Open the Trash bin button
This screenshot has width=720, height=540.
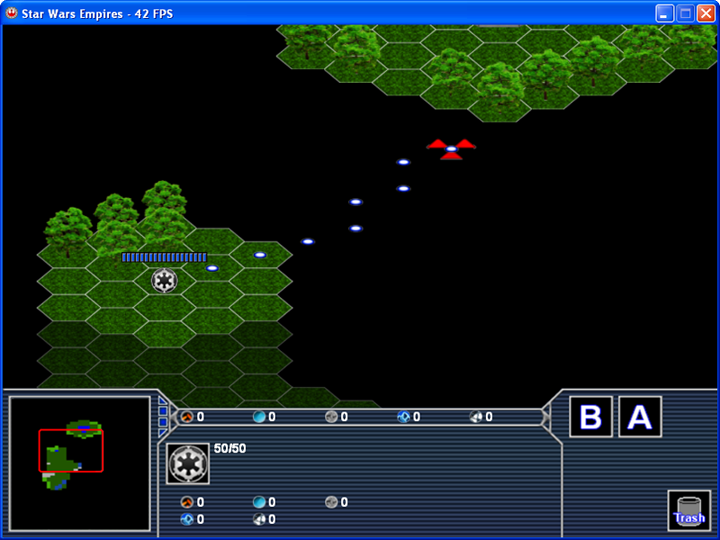click(x=689, y=509)
